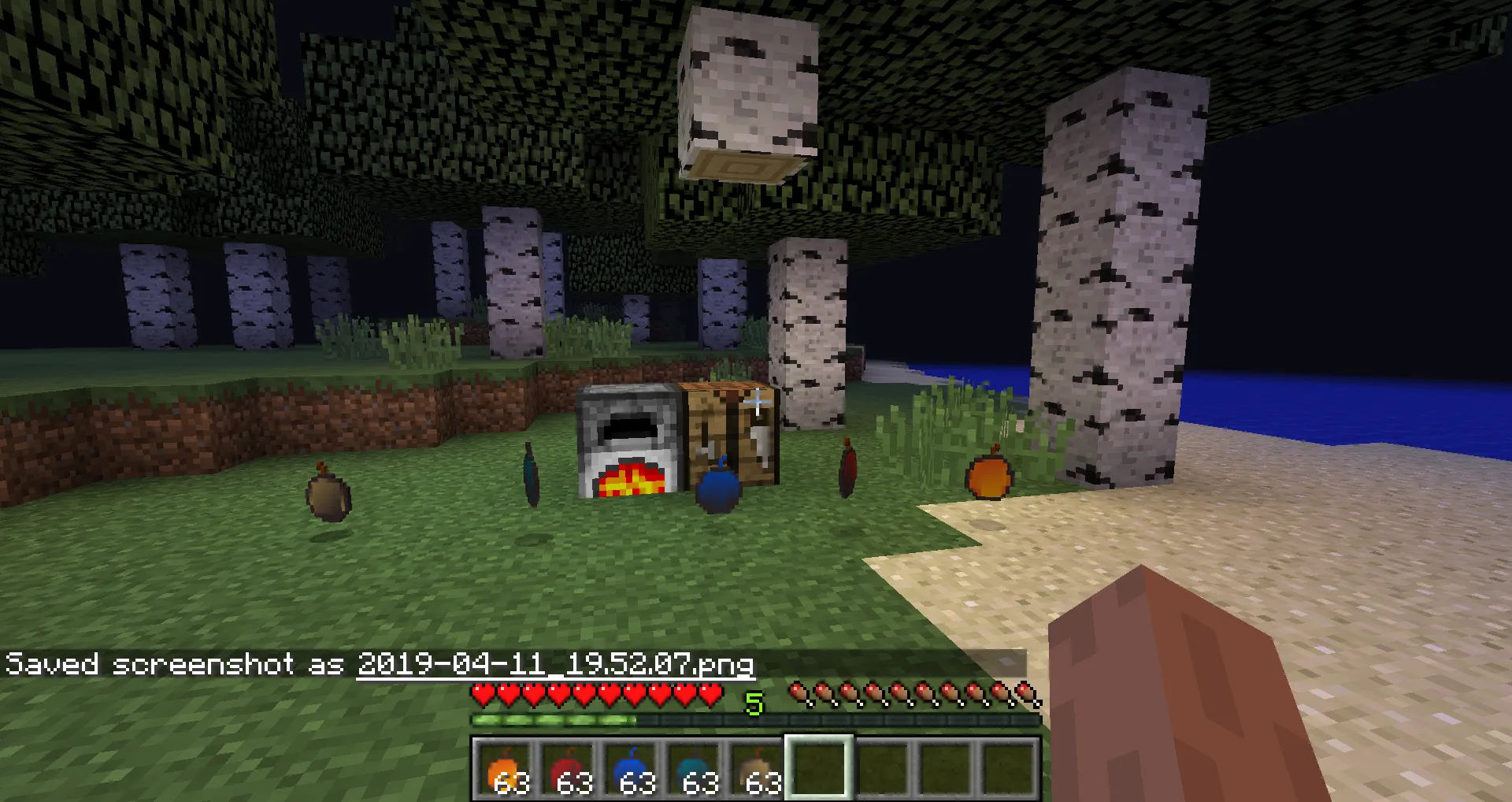Click the crosshair above the crafting table

click(x=756, y=402)
